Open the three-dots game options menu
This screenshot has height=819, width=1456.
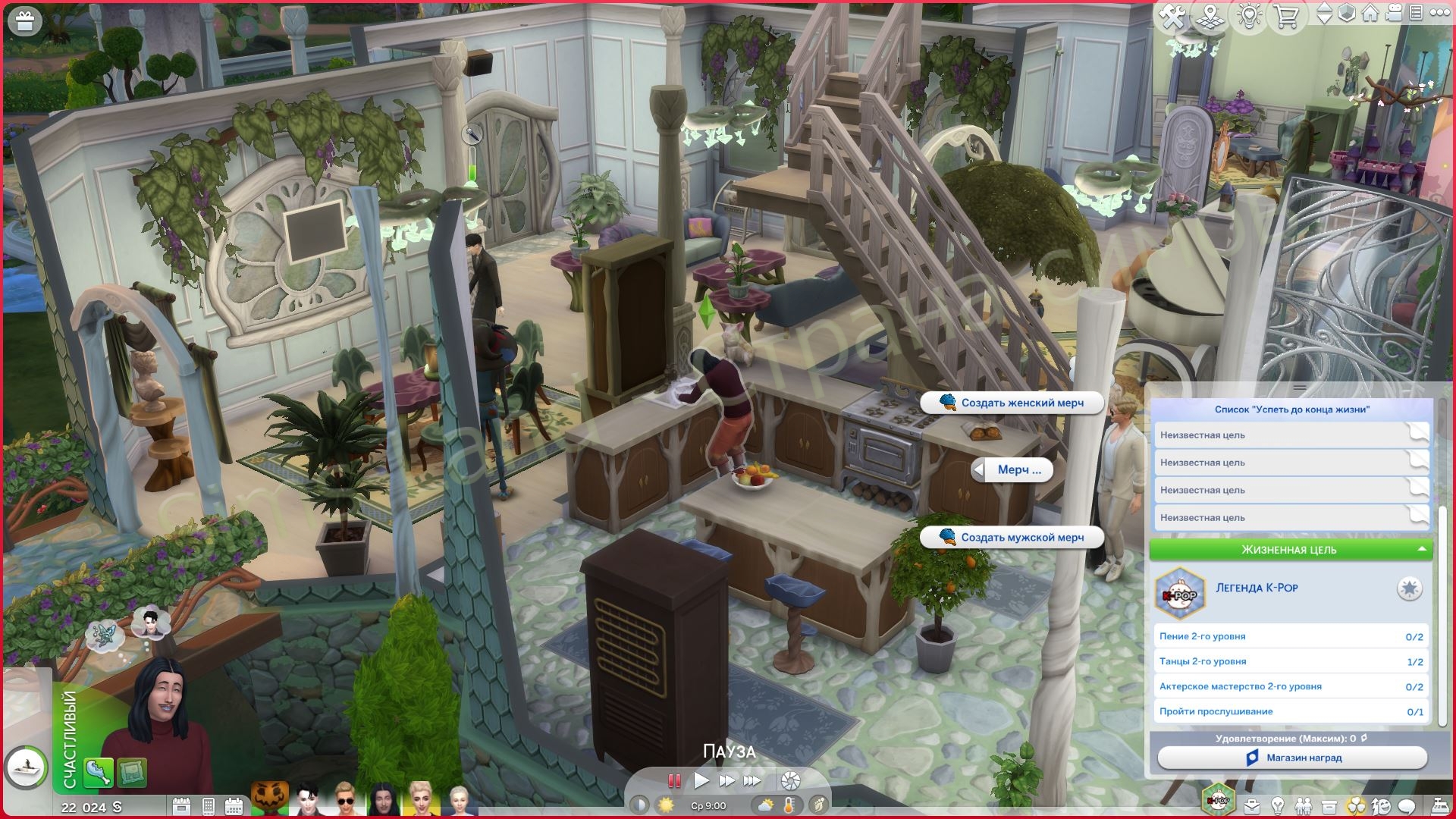pos(1439,14)
